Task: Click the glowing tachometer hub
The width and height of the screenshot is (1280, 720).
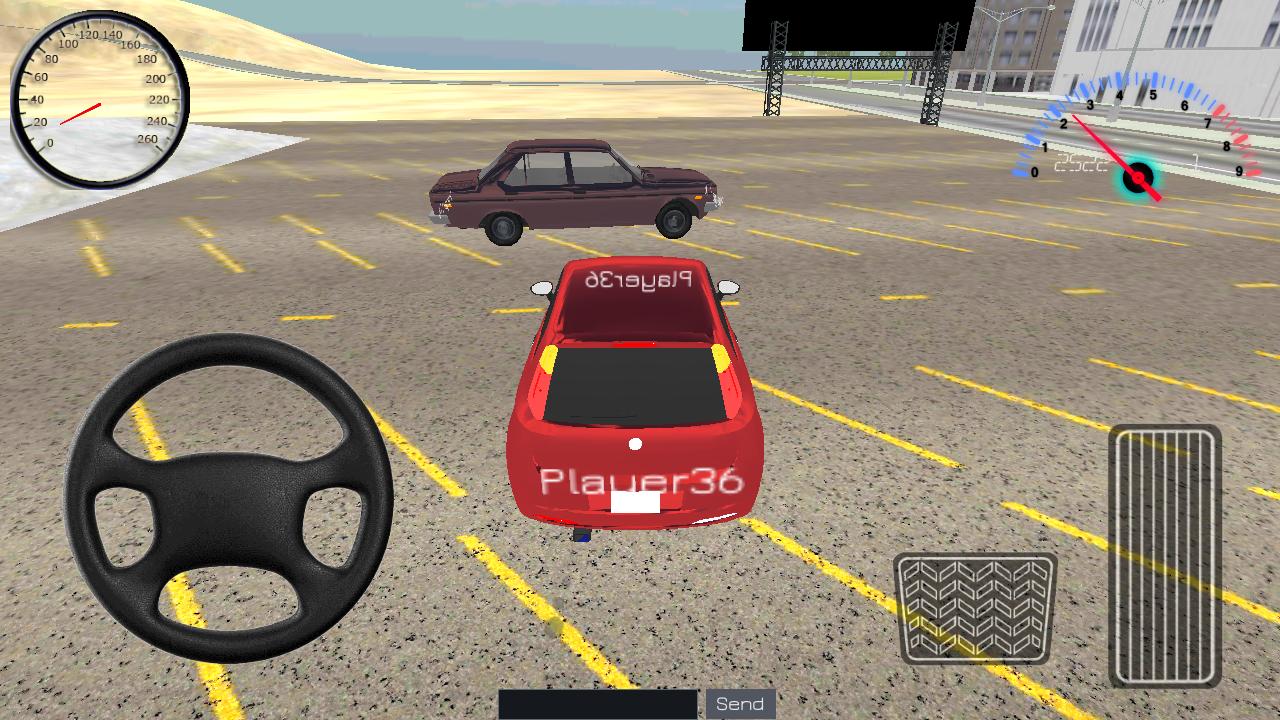Action: (1137, 178)
